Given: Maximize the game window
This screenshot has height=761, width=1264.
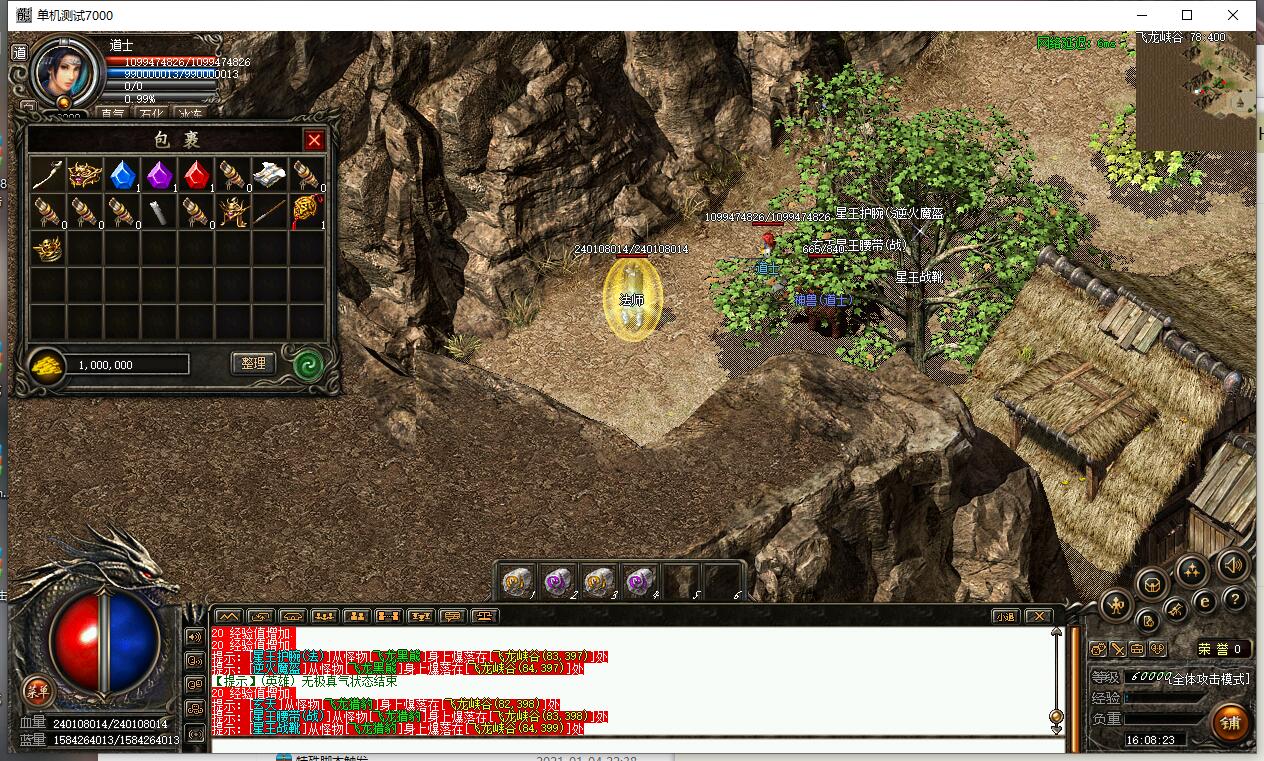Looking at the screenshot, I should click(1187, 15).
